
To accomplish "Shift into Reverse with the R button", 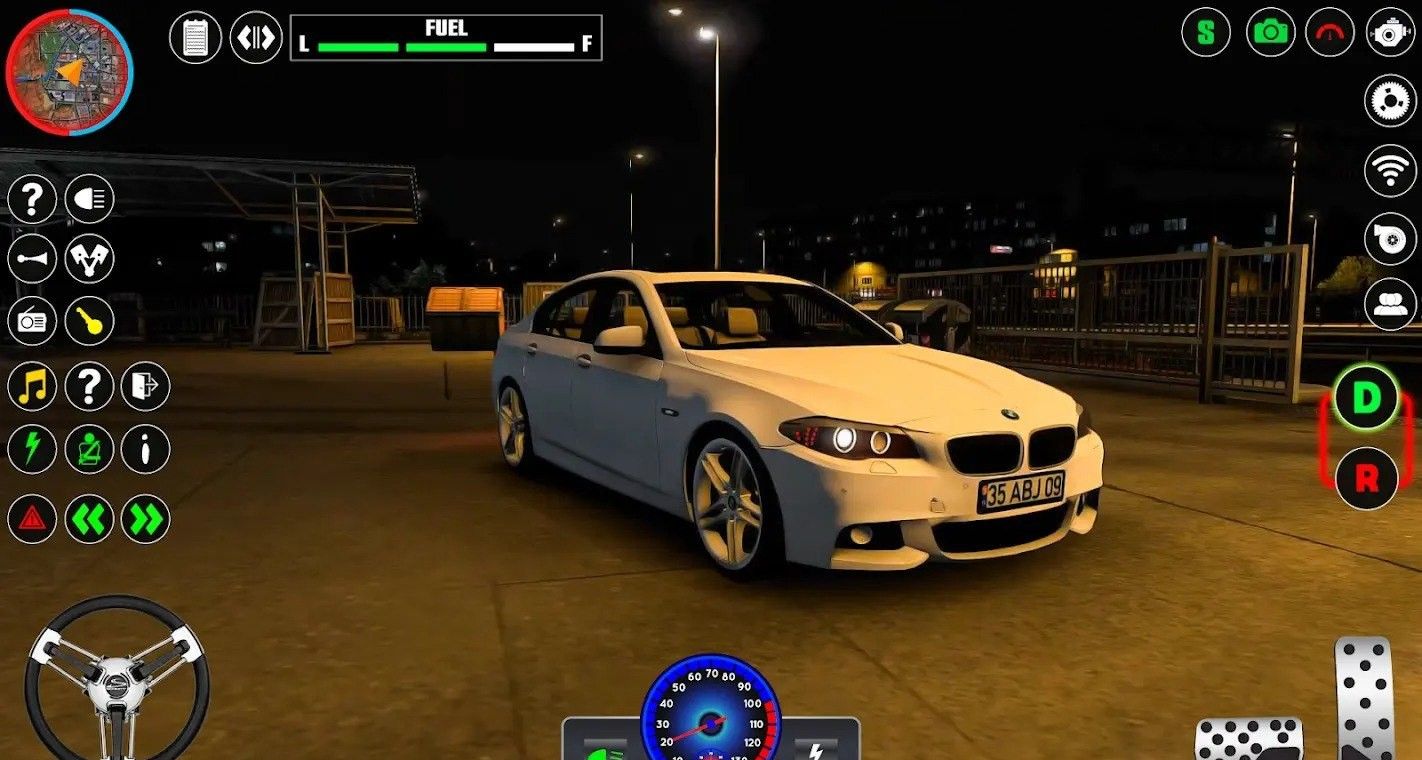I will point(1366,479).
